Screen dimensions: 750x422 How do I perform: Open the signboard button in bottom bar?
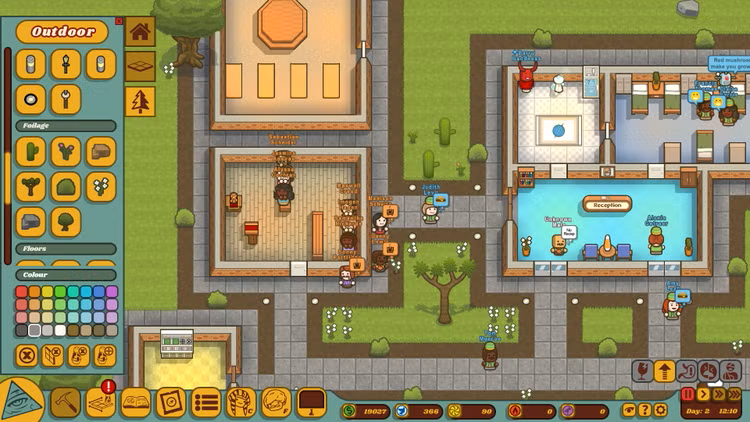311,402
